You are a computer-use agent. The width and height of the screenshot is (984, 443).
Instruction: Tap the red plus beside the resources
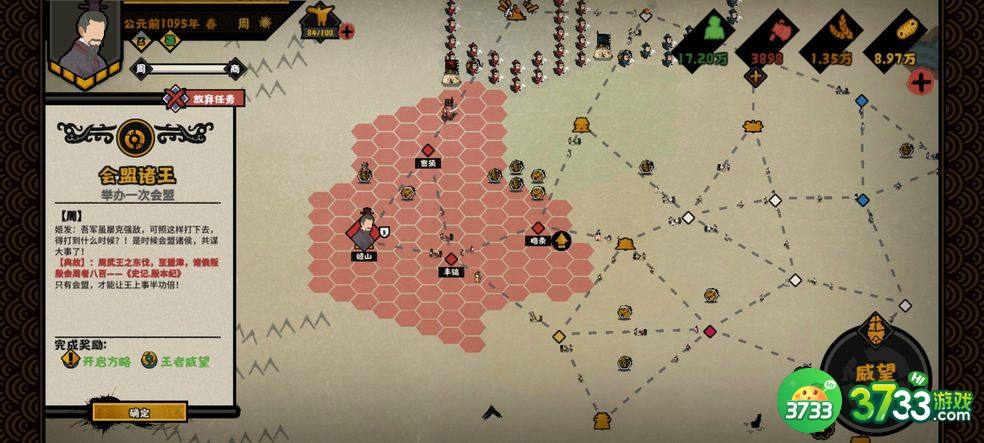(x=920, y=82)
